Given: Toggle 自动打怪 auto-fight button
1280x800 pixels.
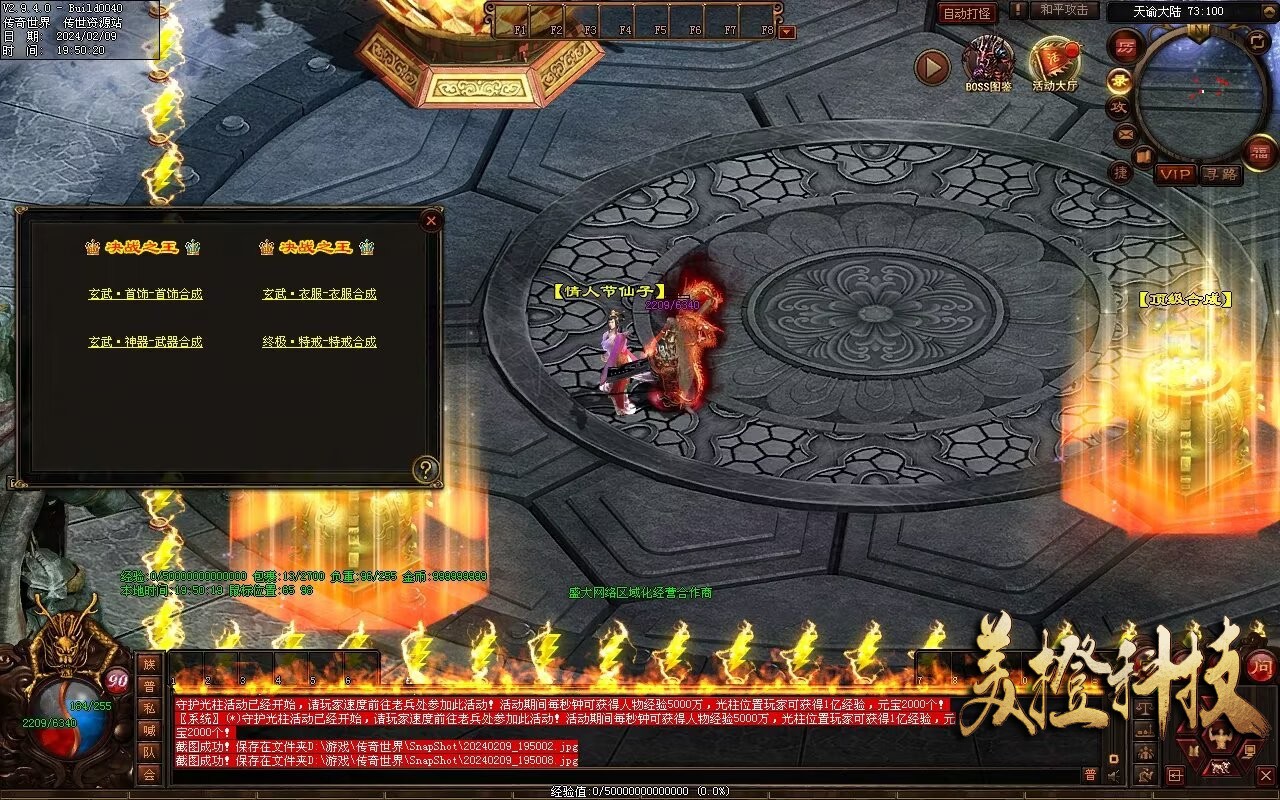Looking at the screenshot, I should (967, 13).
